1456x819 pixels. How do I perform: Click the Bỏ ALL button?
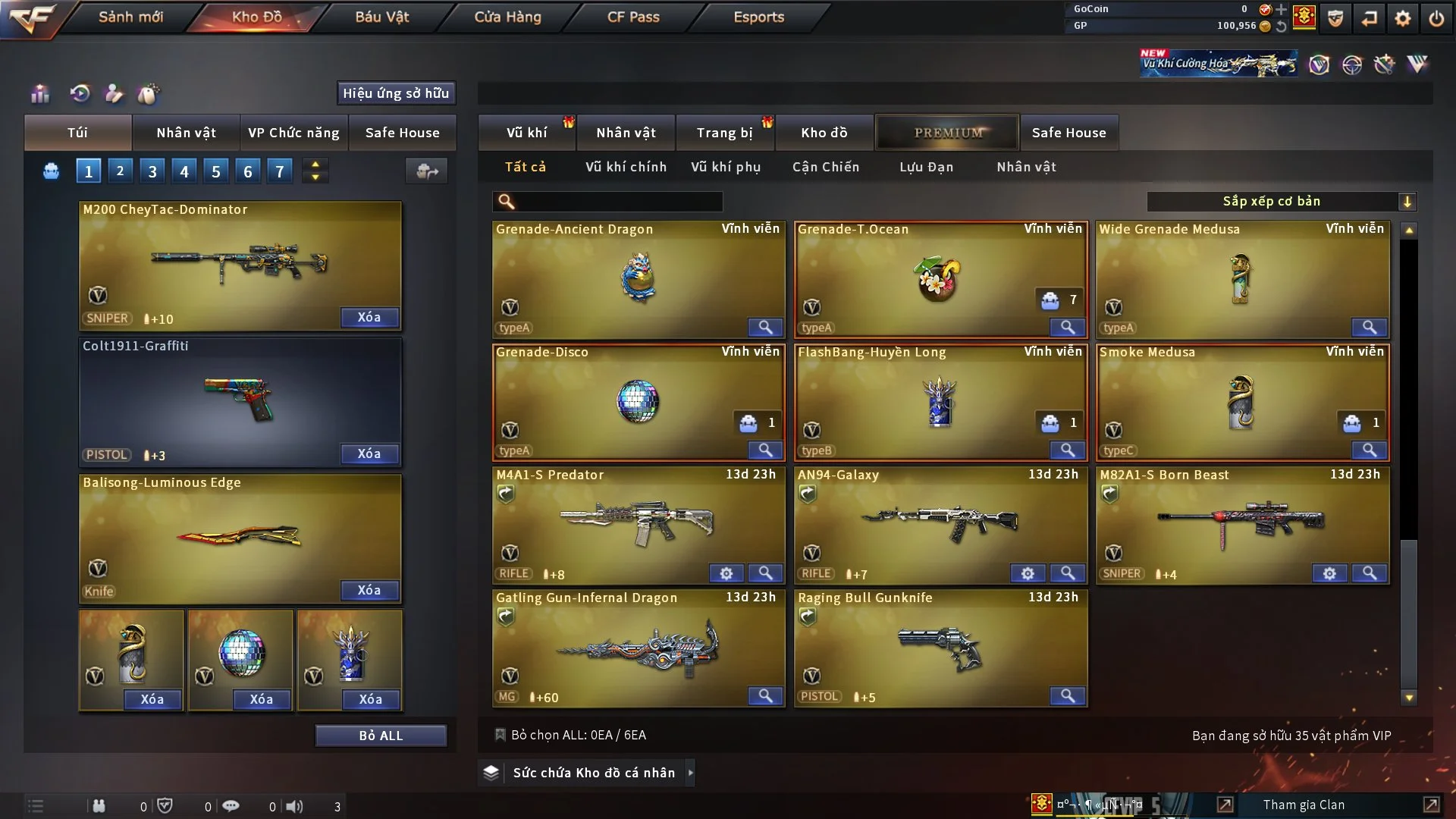point(381,736)
